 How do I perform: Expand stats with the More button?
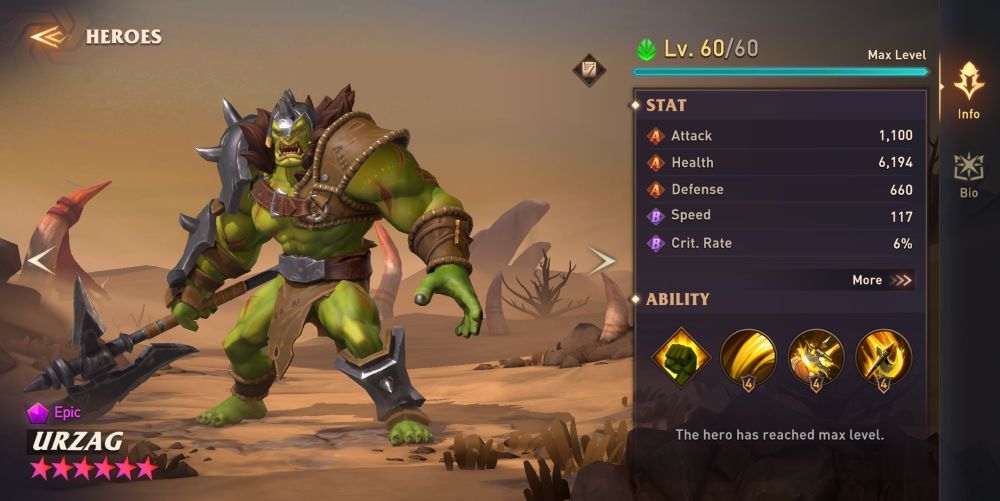tap(882, 280)
